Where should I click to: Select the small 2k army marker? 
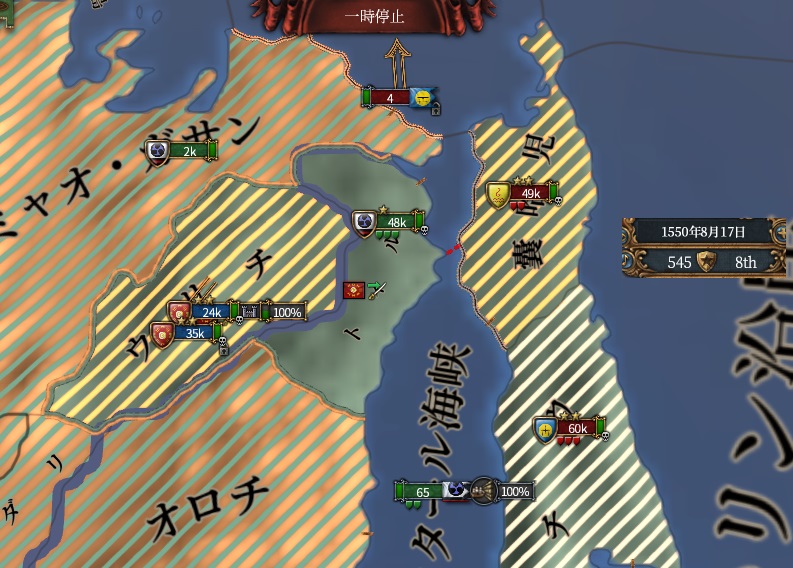tap(189, 151)
